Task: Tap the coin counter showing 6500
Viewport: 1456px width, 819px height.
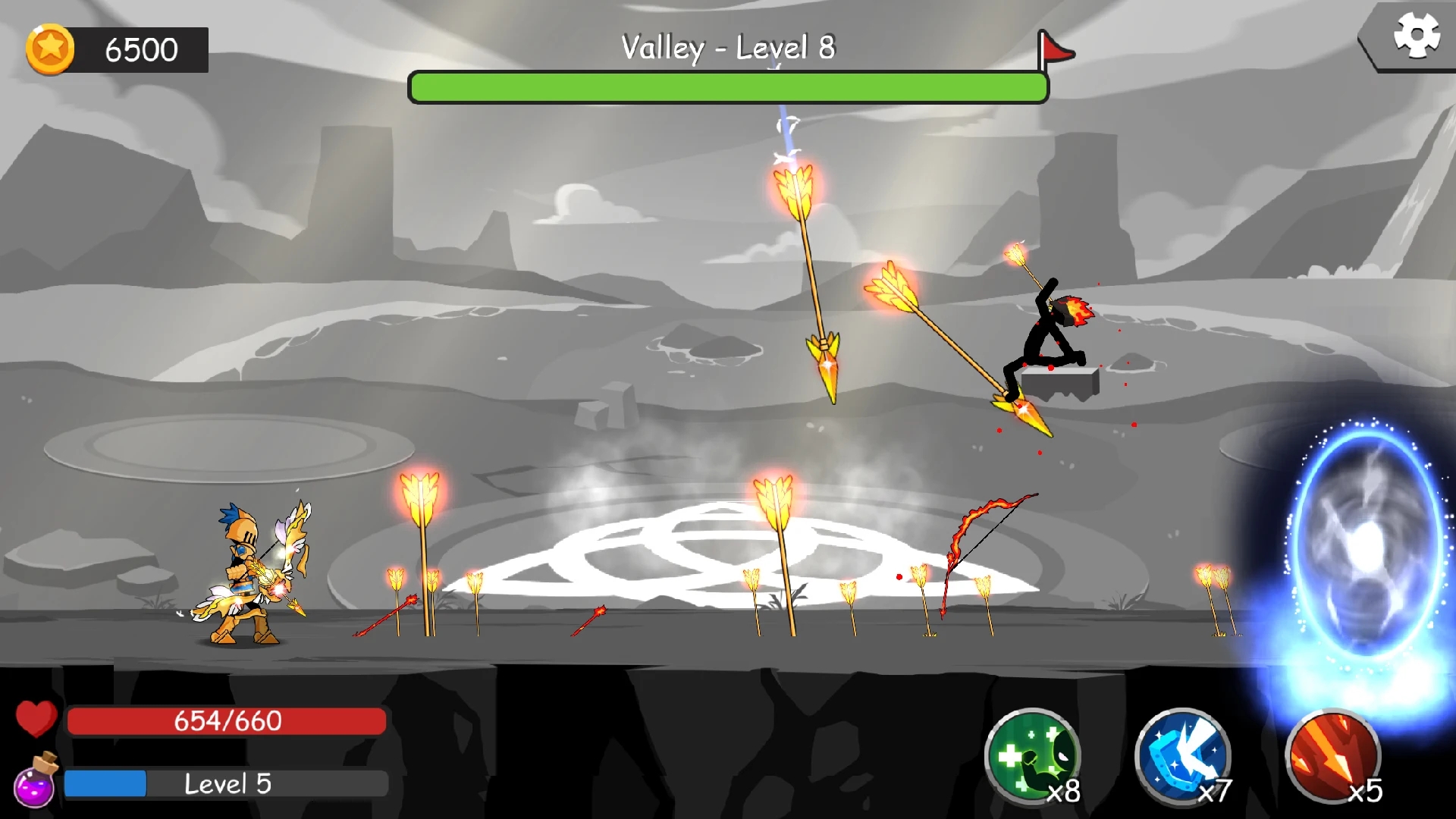Action: pos(140,50)
